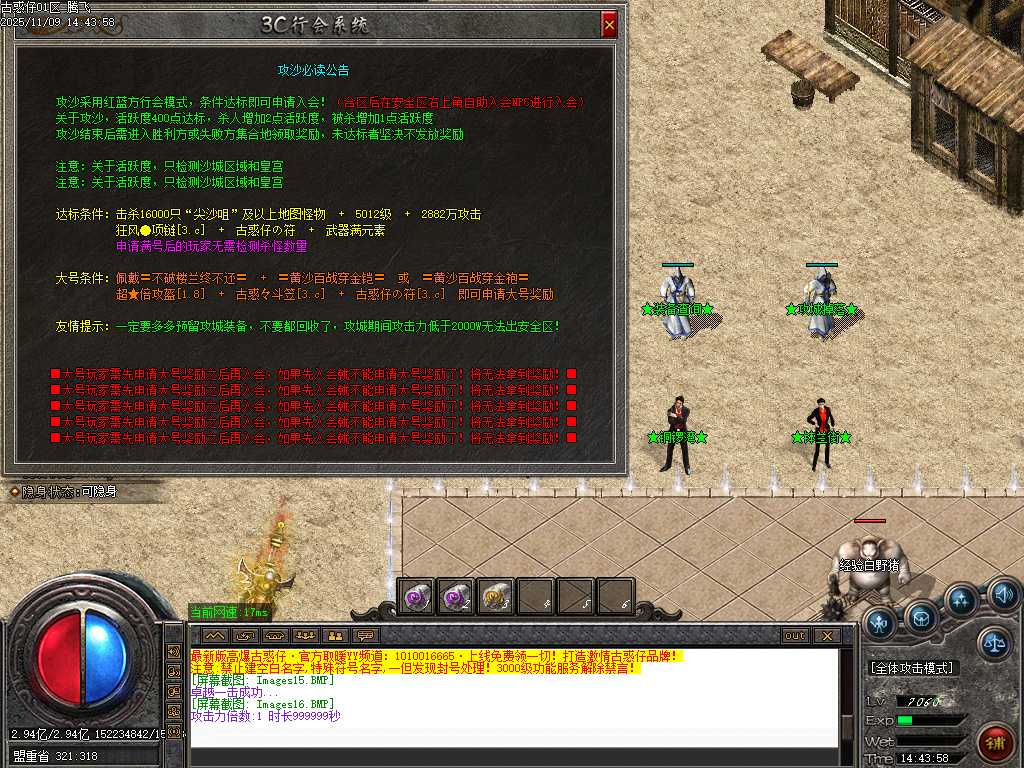Close the 3C guild system window

tap(609, 24)
